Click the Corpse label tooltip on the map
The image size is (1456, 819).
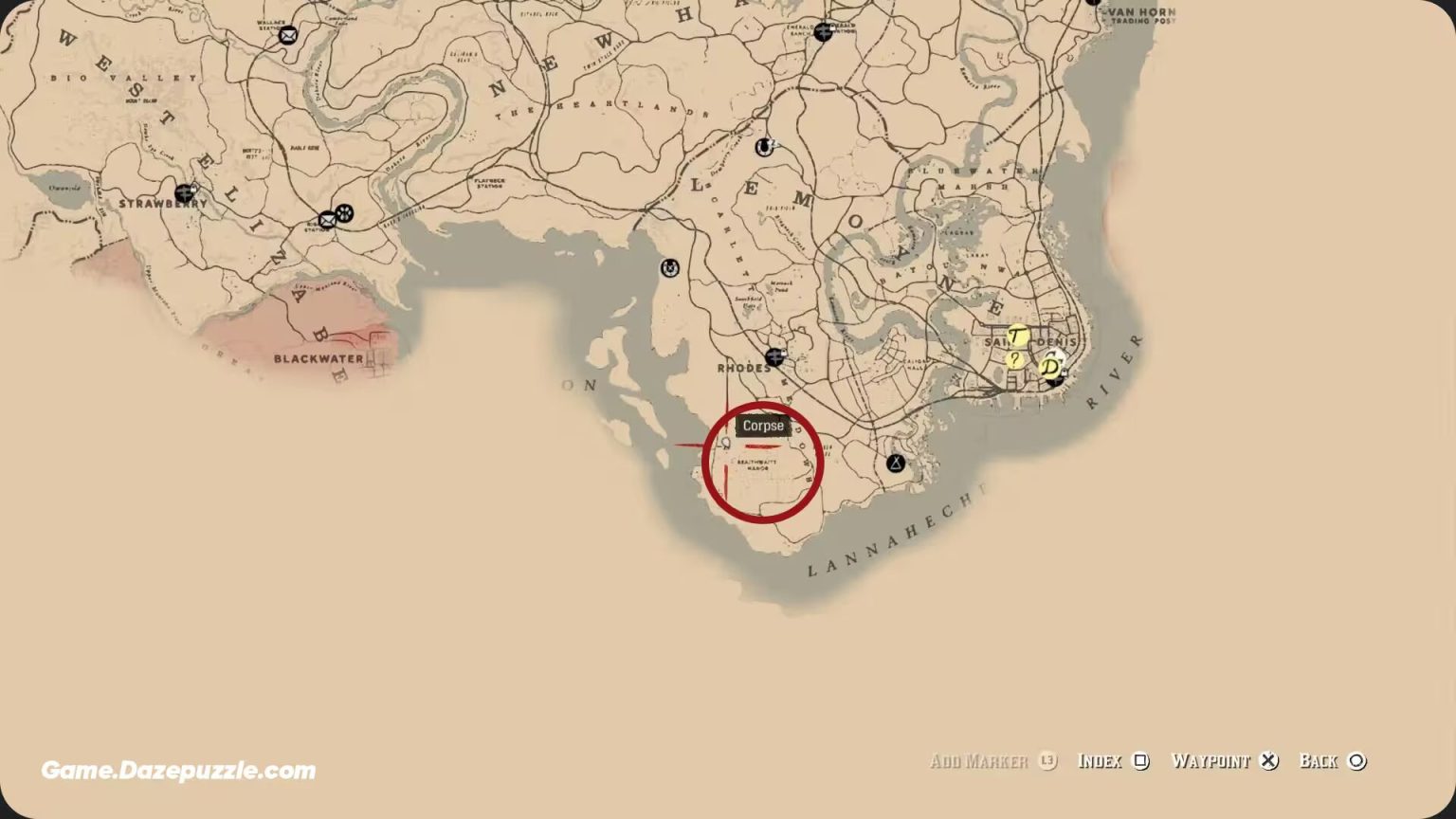click(x=763, y=427)
